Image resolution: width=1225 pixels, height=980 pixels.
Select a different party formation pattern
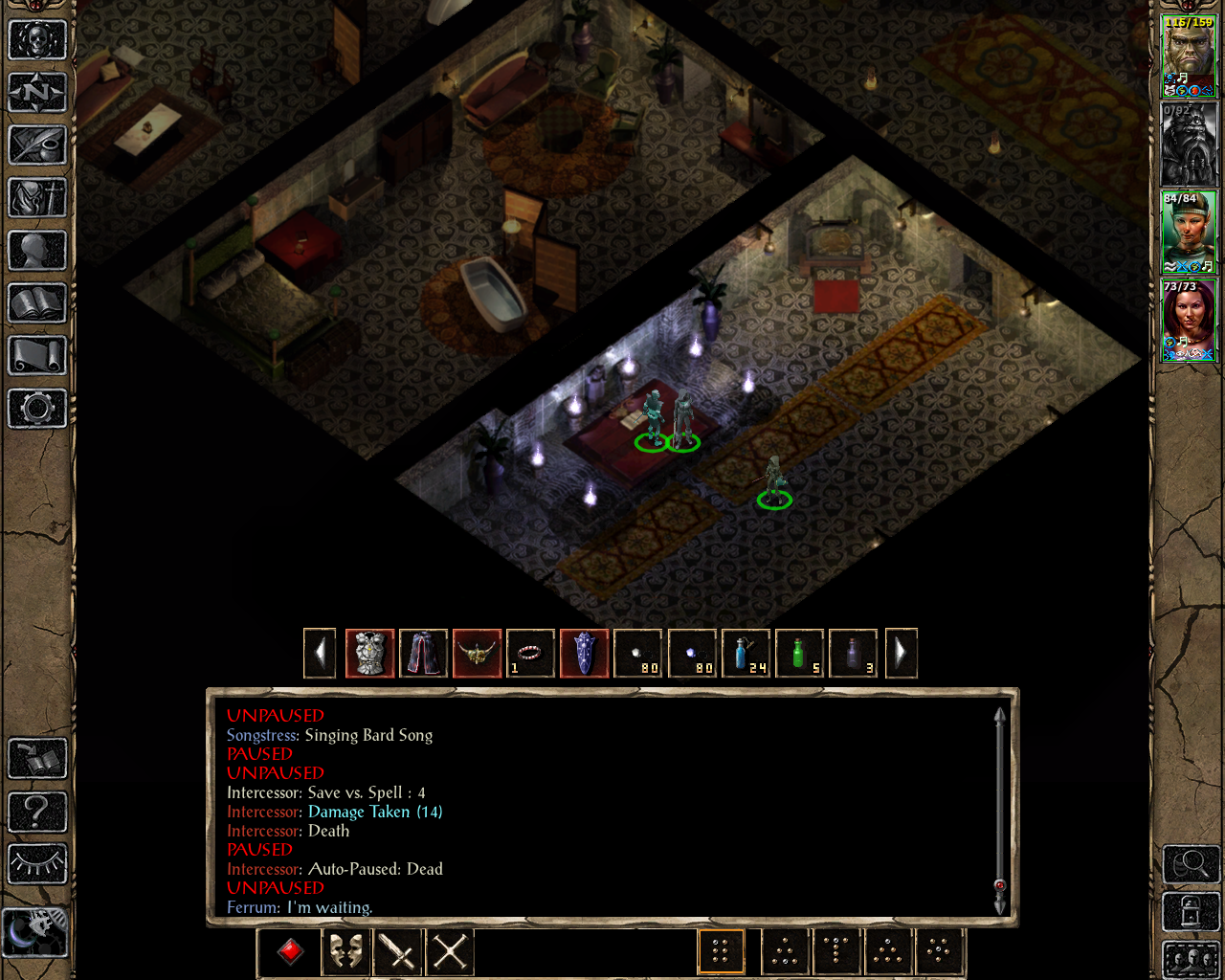[x=786, y=950]
